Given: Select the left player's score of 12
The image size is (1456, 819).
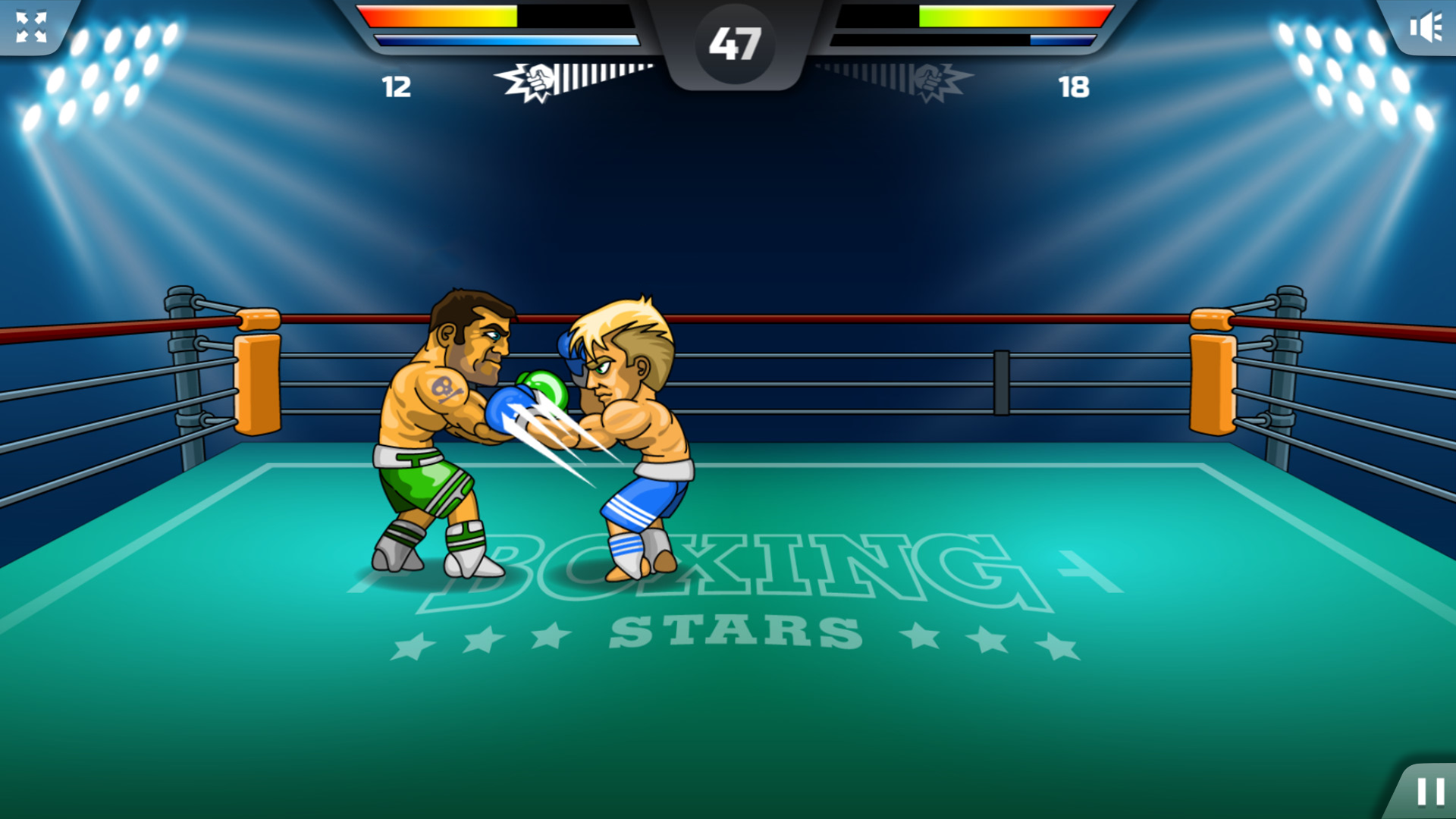Looking at the screenshot, I should (396, 87).
